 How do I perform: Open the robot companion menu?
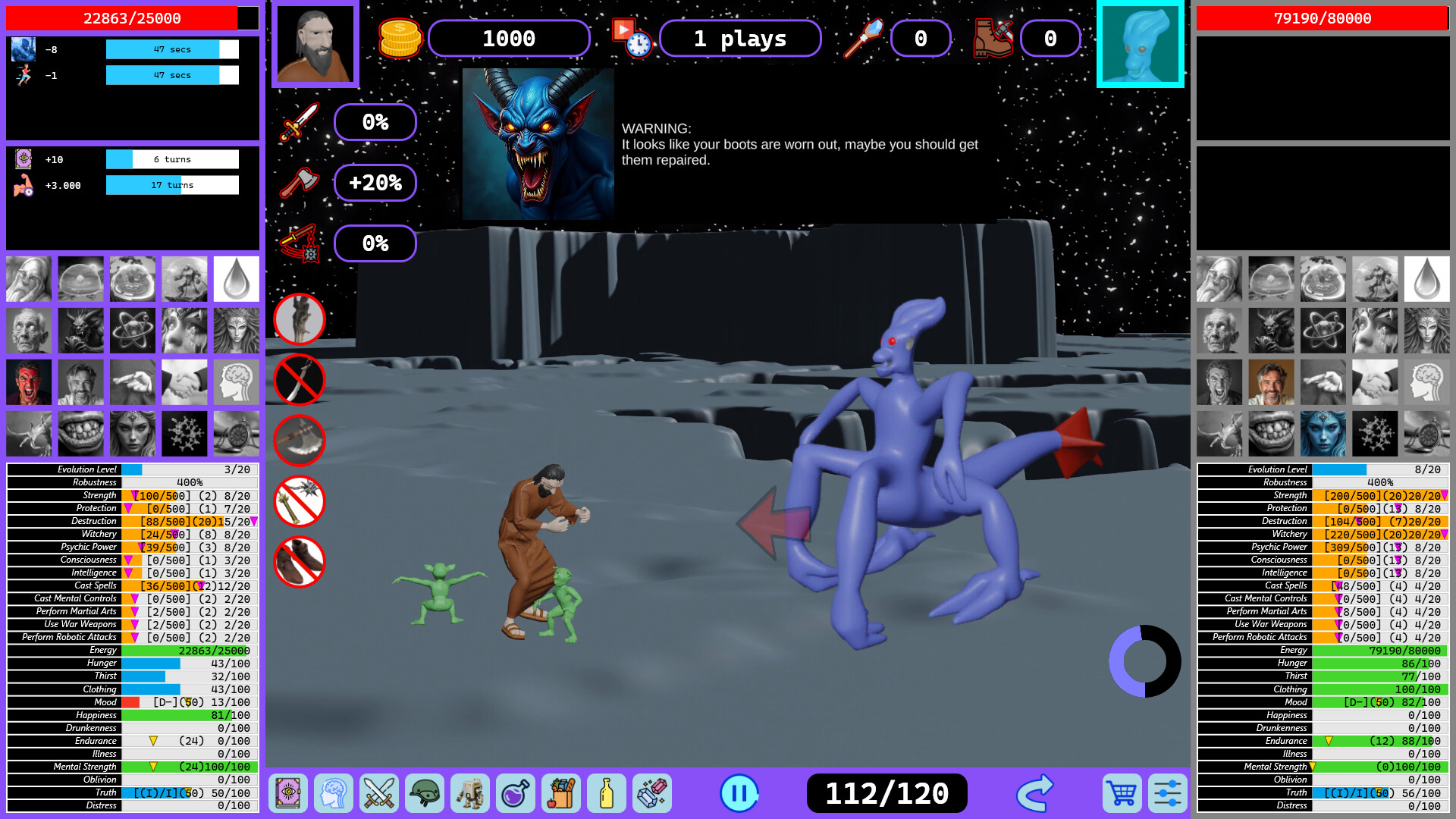click(x=471, y=793)
